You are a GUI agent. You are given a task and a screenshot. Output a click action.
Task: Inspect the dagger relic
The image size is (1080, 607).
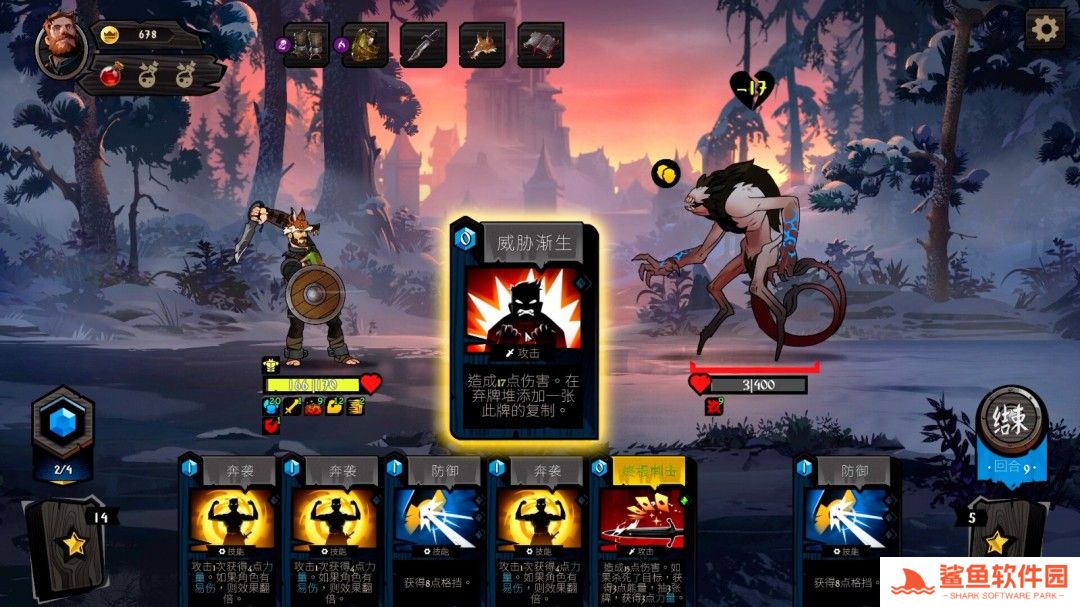423,45
